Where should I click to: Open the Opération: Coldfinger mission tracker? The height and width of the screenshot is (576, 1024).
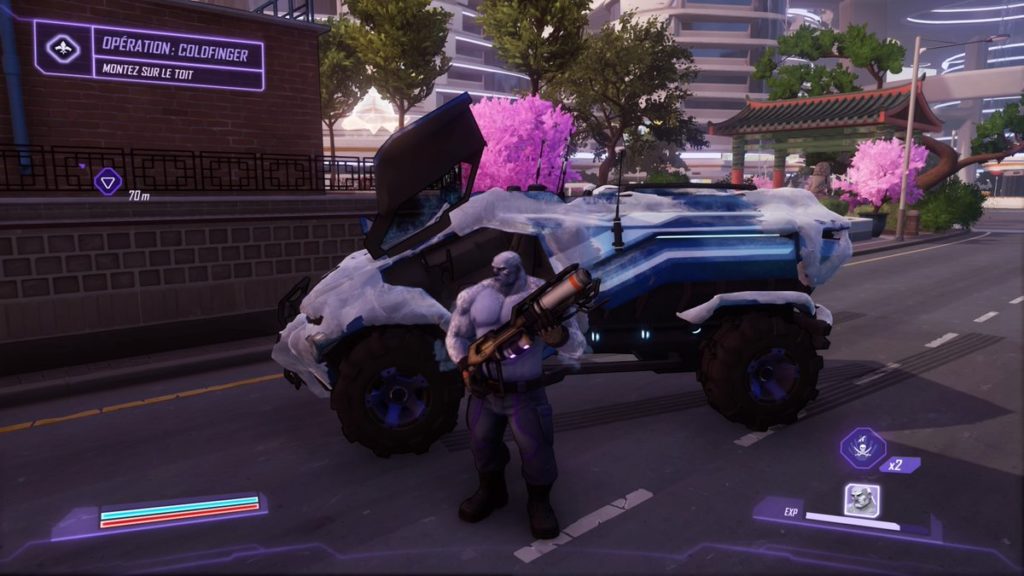tap(177, 57)
